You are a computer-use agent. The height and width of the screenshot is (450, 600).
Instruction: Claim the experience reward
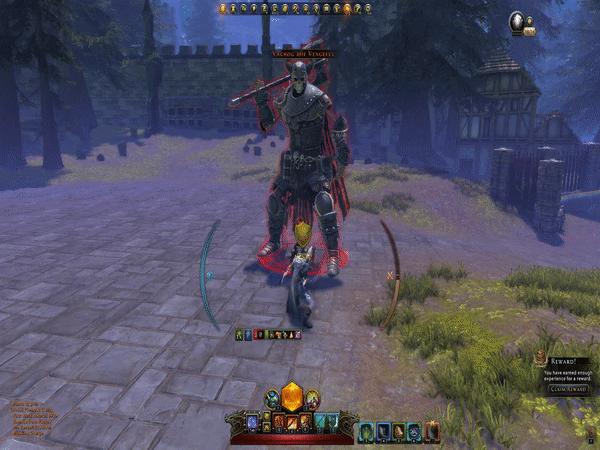coord(567,388)
